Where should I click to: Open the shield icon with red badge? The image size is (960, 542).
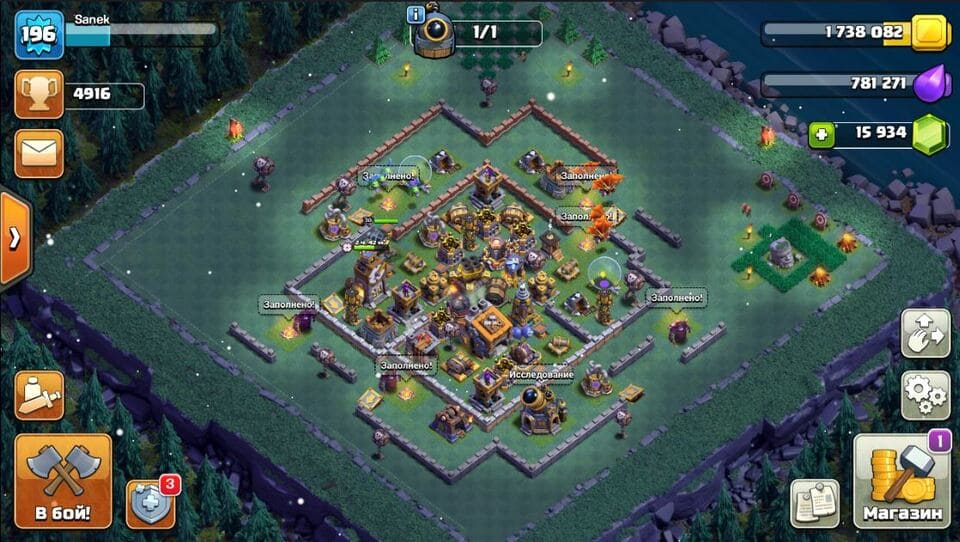[x=151, y=503]
